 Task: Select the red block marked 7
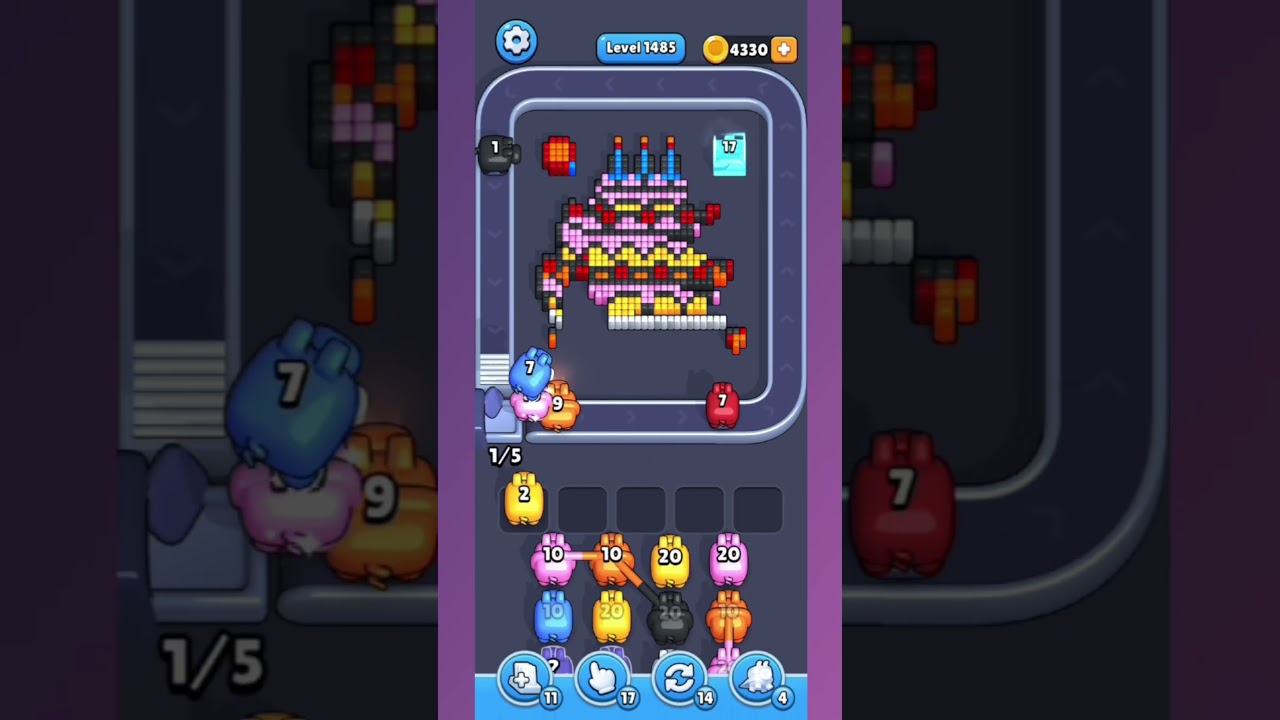(722, 404)
